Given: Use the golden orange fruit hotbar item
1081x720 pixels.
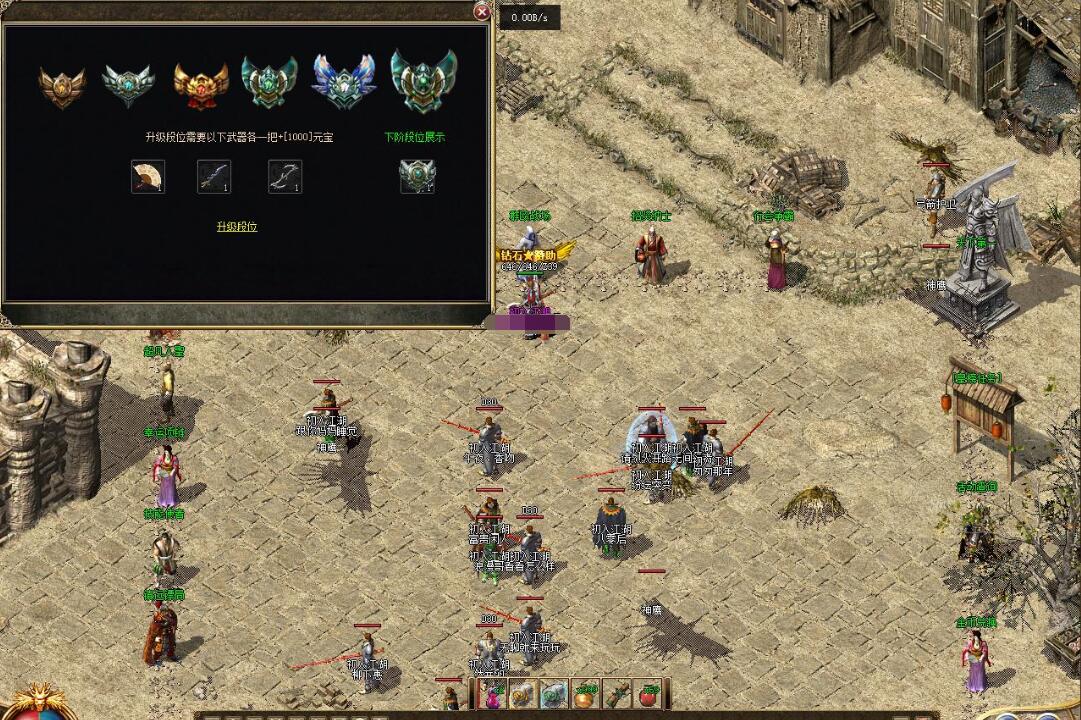Looking at the screenshot, I should click(586, 694).
